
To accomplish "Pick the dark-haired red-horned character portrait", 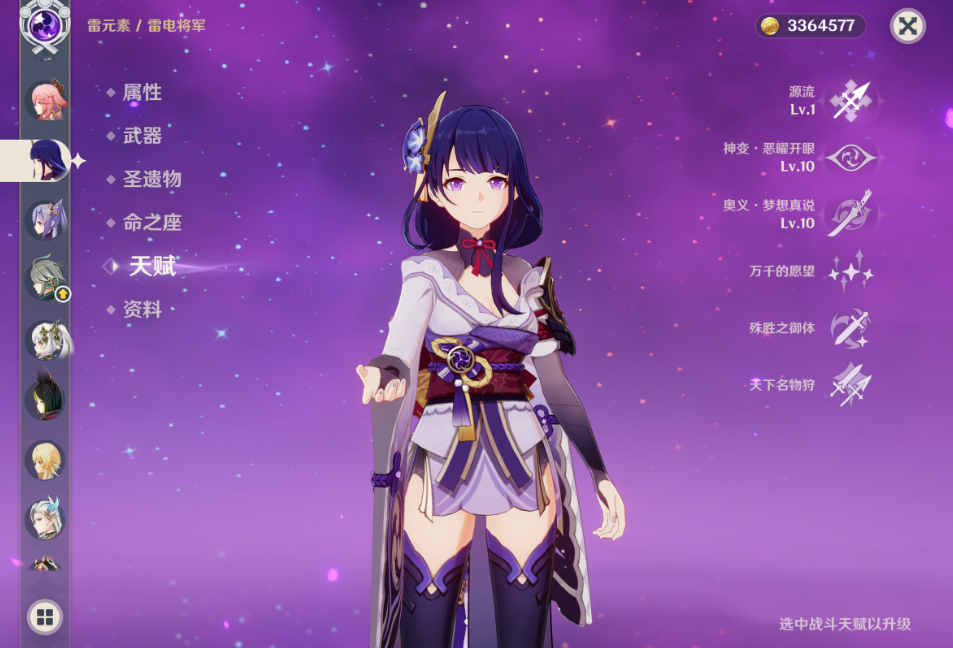I will 45,398.
